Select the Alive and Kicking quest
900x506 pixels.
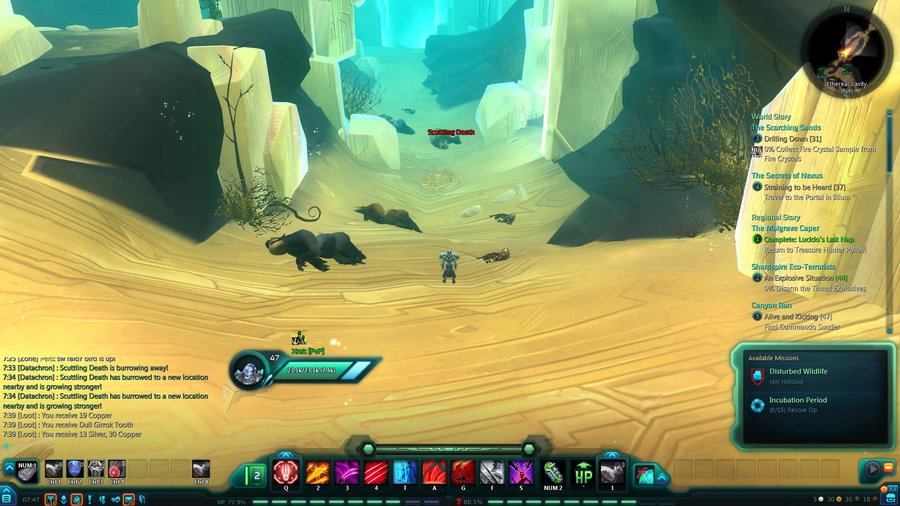tap(797, 316)
